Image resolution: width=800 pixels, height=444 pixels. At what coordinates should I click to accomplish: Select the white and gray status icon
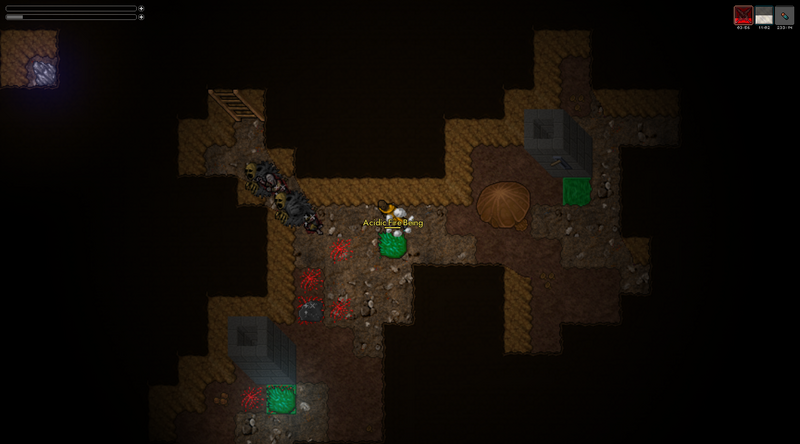pyautogui.click(x=764, y=15)
